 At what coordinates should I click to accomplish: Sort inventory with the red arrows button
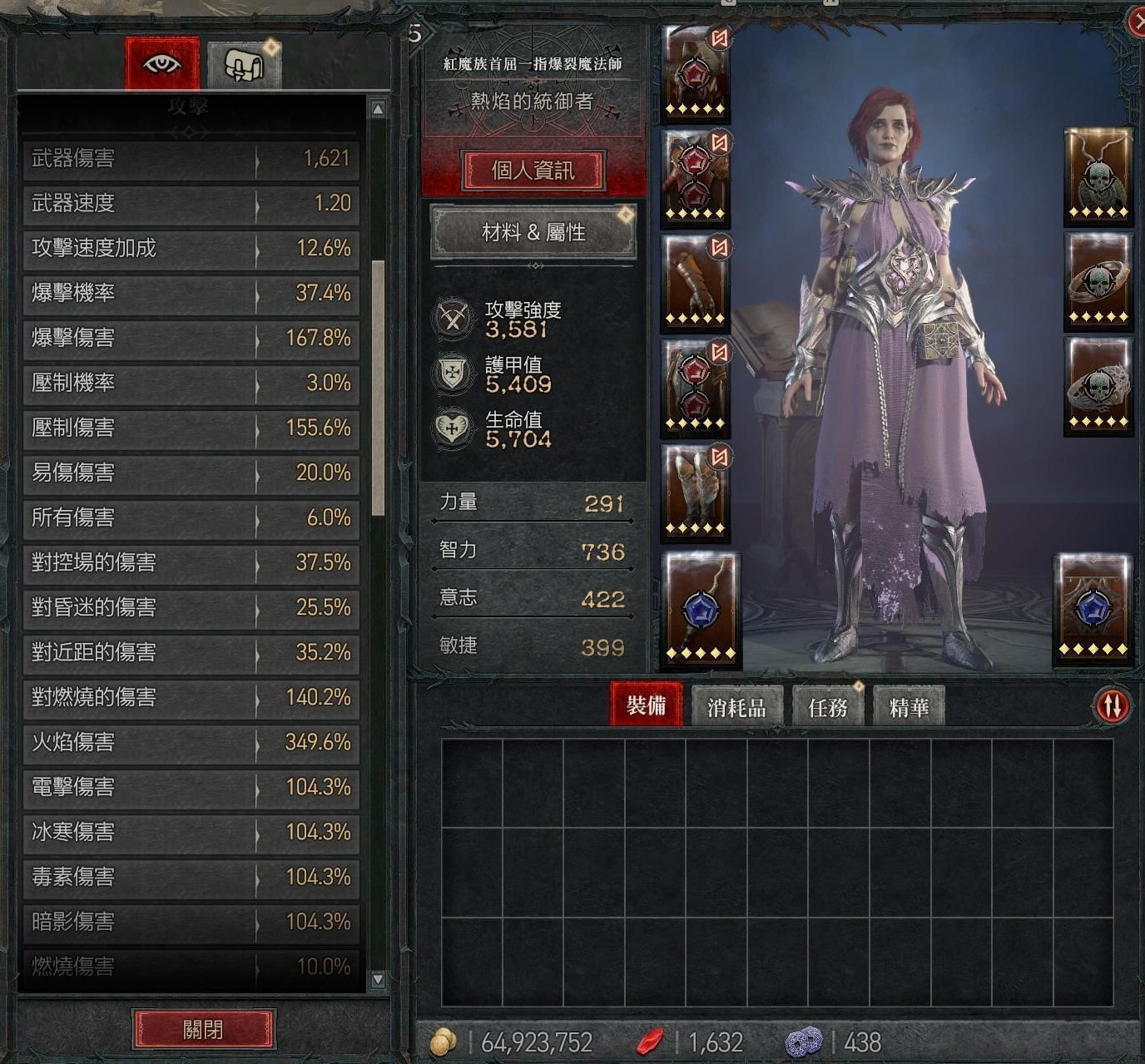pyautogui.click(x=1113, y=705)
